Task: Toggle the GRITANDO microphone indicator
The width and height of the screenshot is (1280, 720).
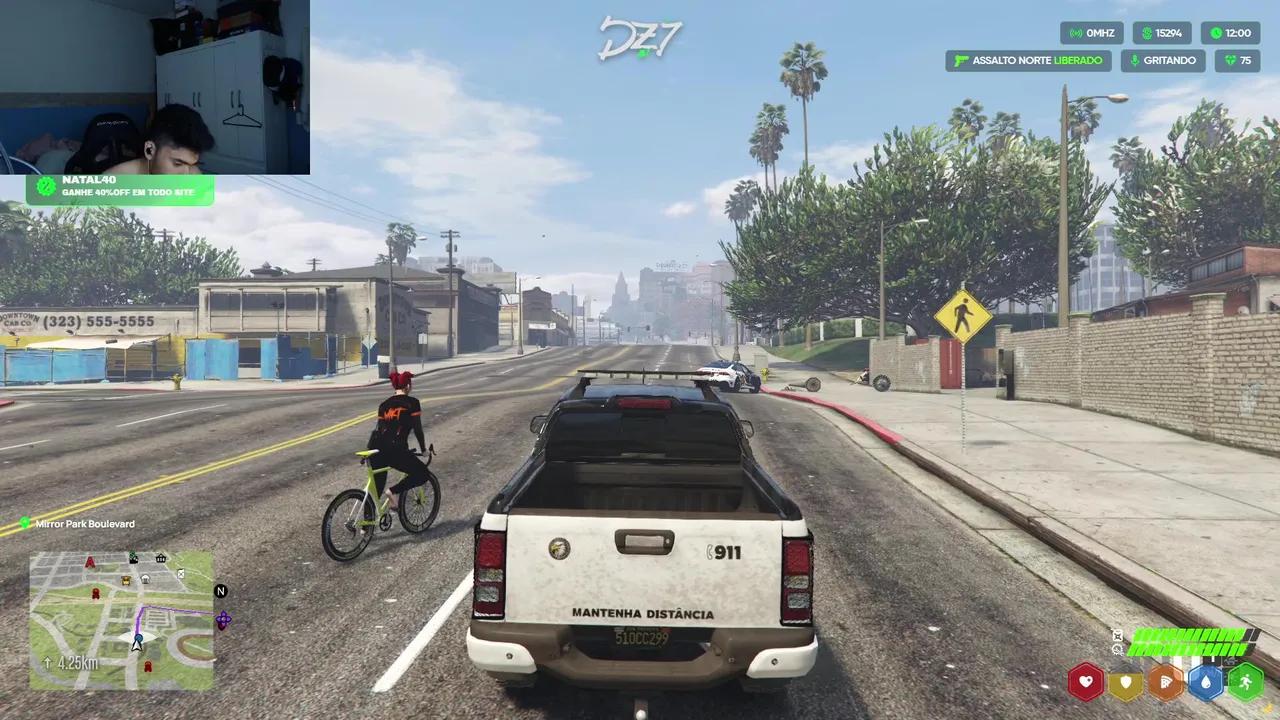Action: point(1163,60)
